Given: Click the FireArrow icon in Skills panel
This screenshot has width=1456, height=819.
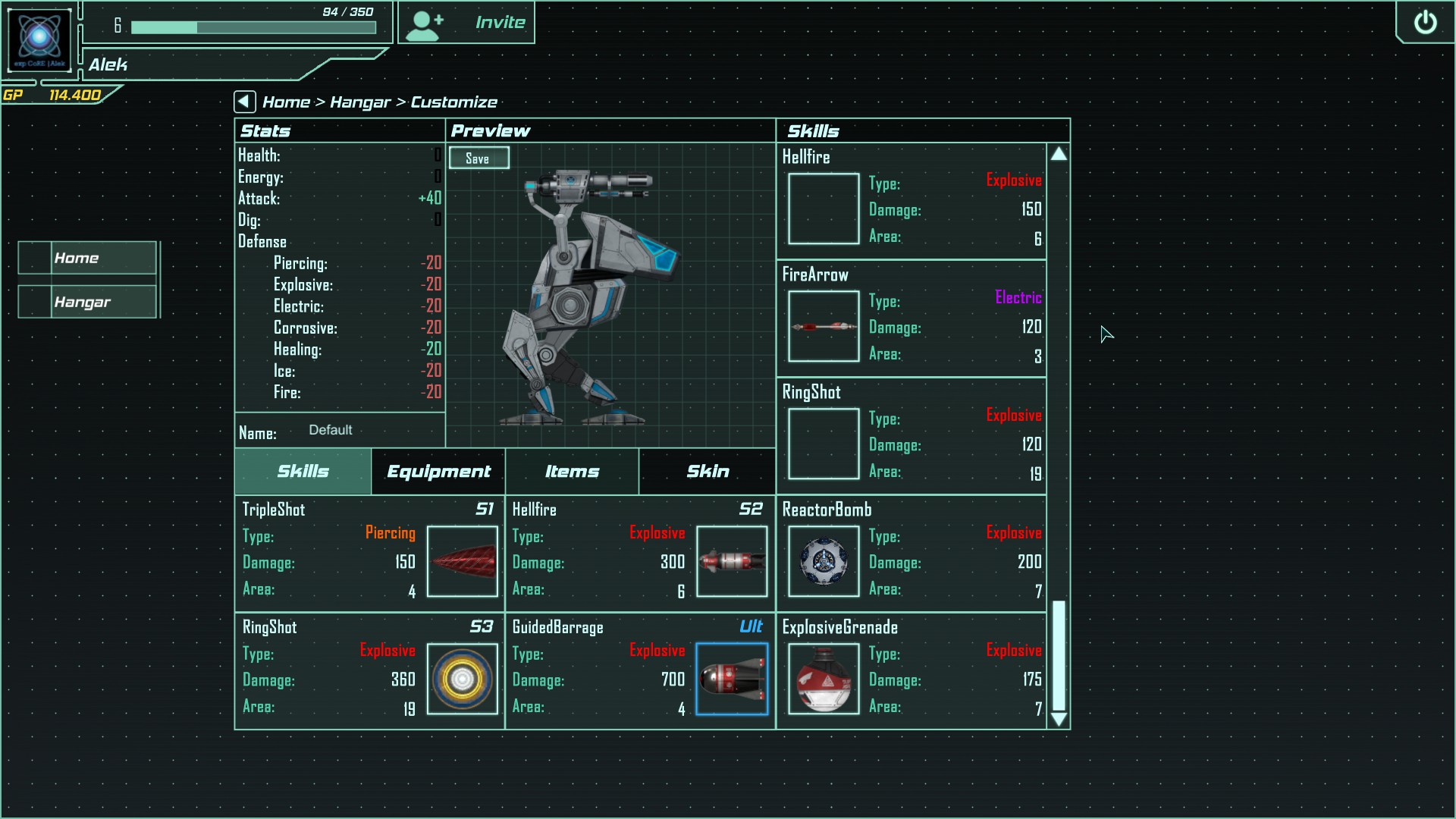Looking at the screenshot, I should click(x=824, y=327).
